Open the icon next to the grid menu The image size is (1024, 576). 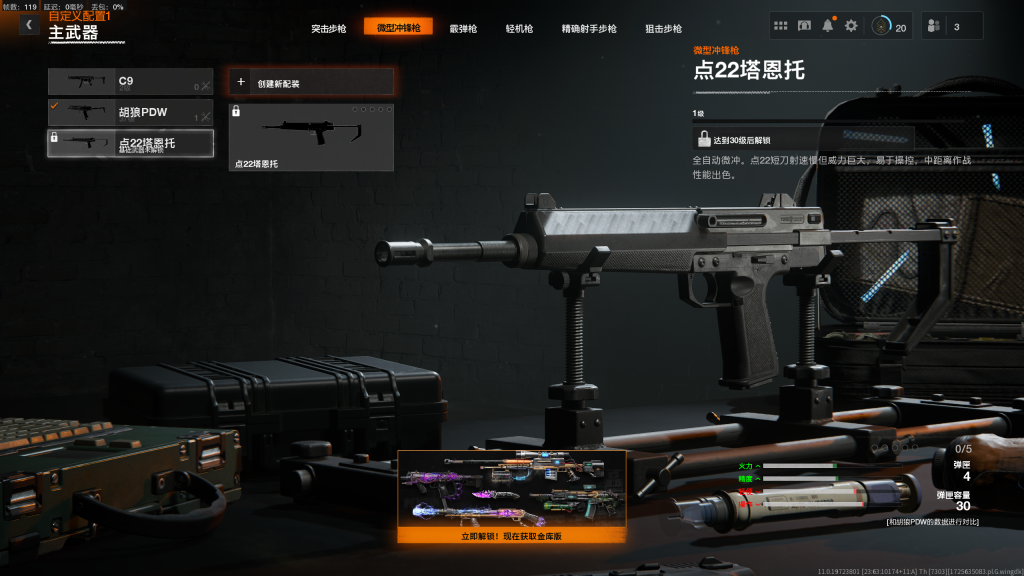click(x=805, y=26)
